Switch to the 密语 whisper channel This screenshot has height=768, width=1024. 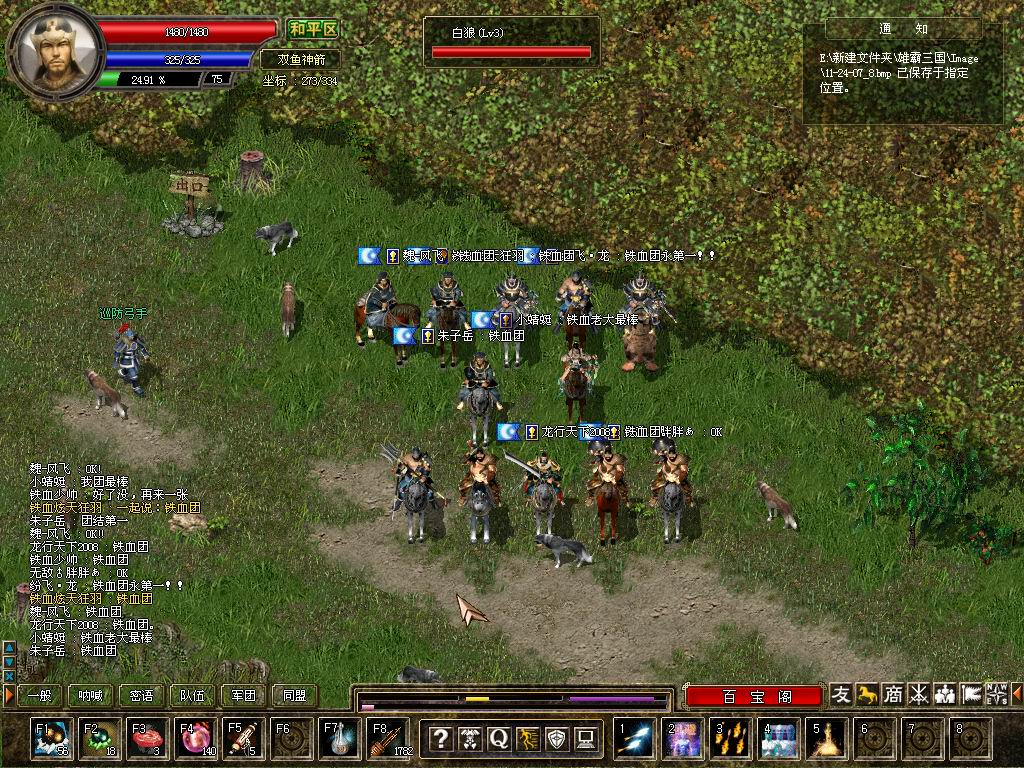point(142,695)
